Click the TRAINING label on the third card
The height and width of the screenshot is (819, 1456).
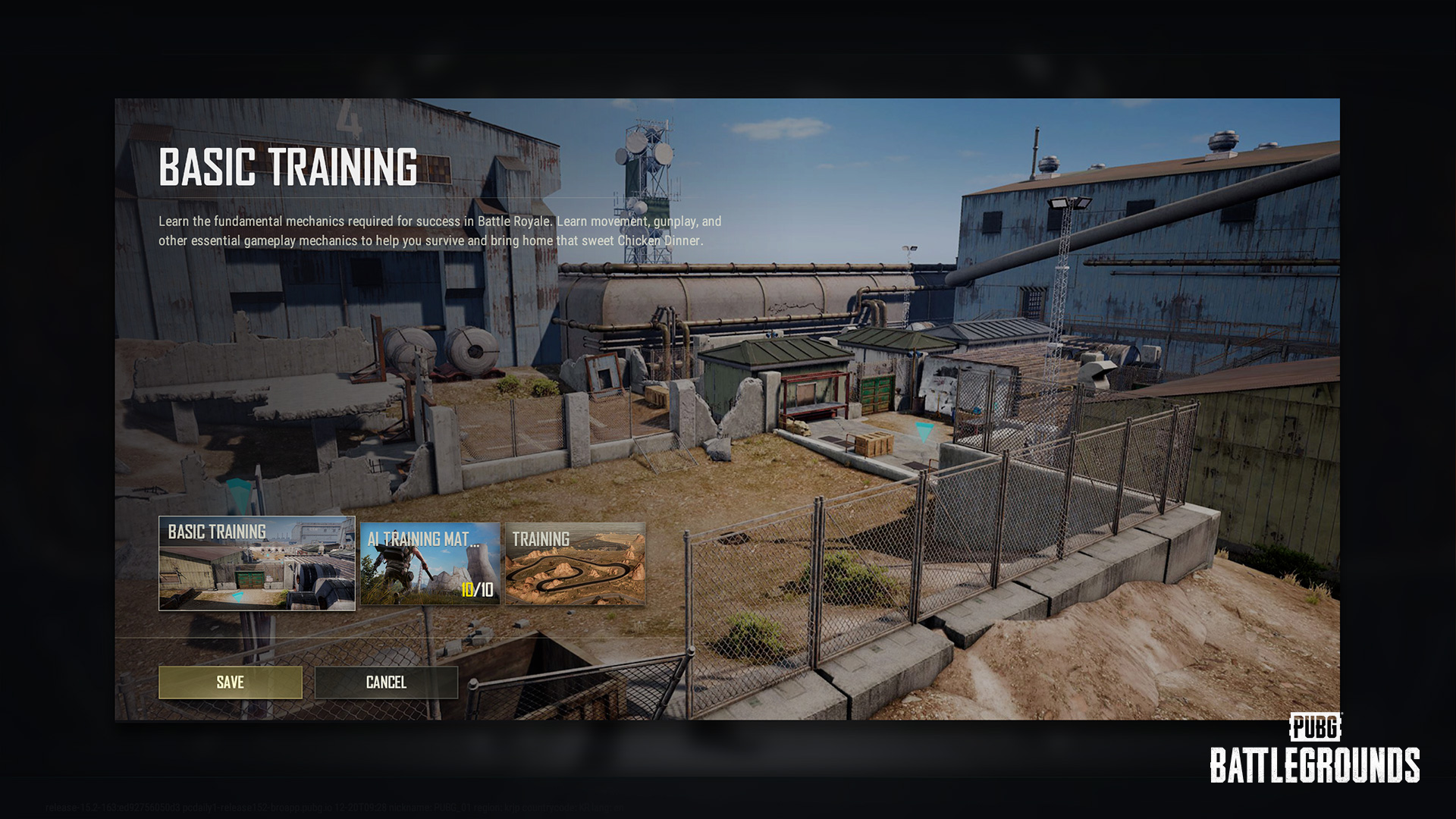click(x=541, y=538)
